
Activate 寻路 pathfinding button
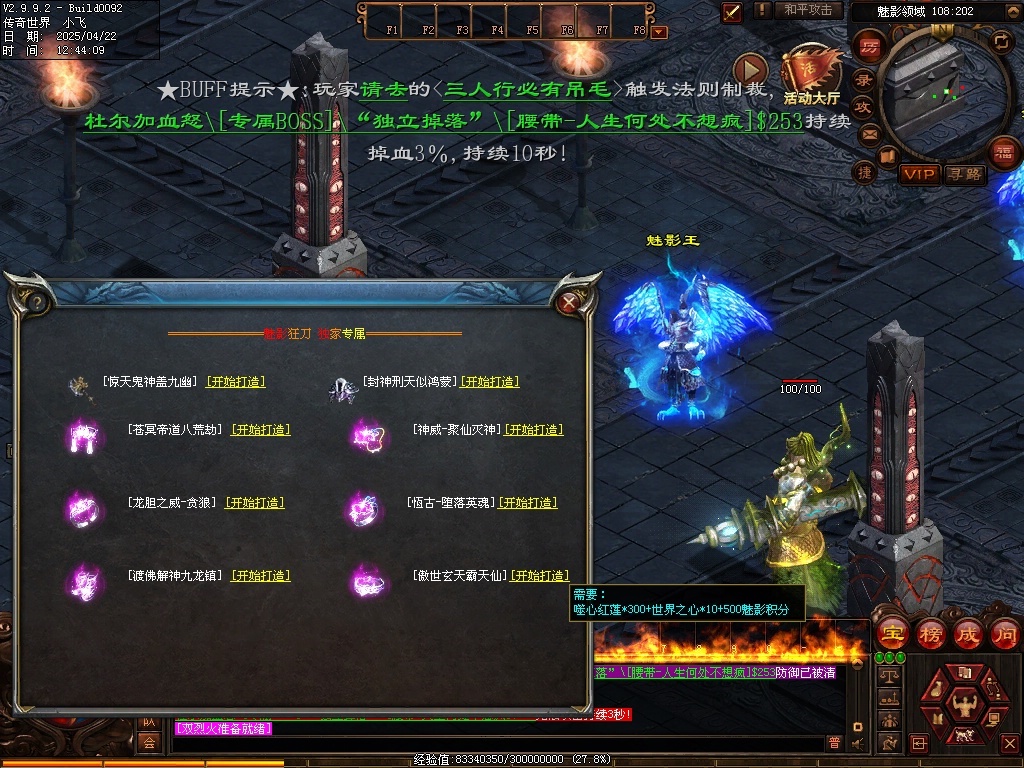tap(964, 174)
